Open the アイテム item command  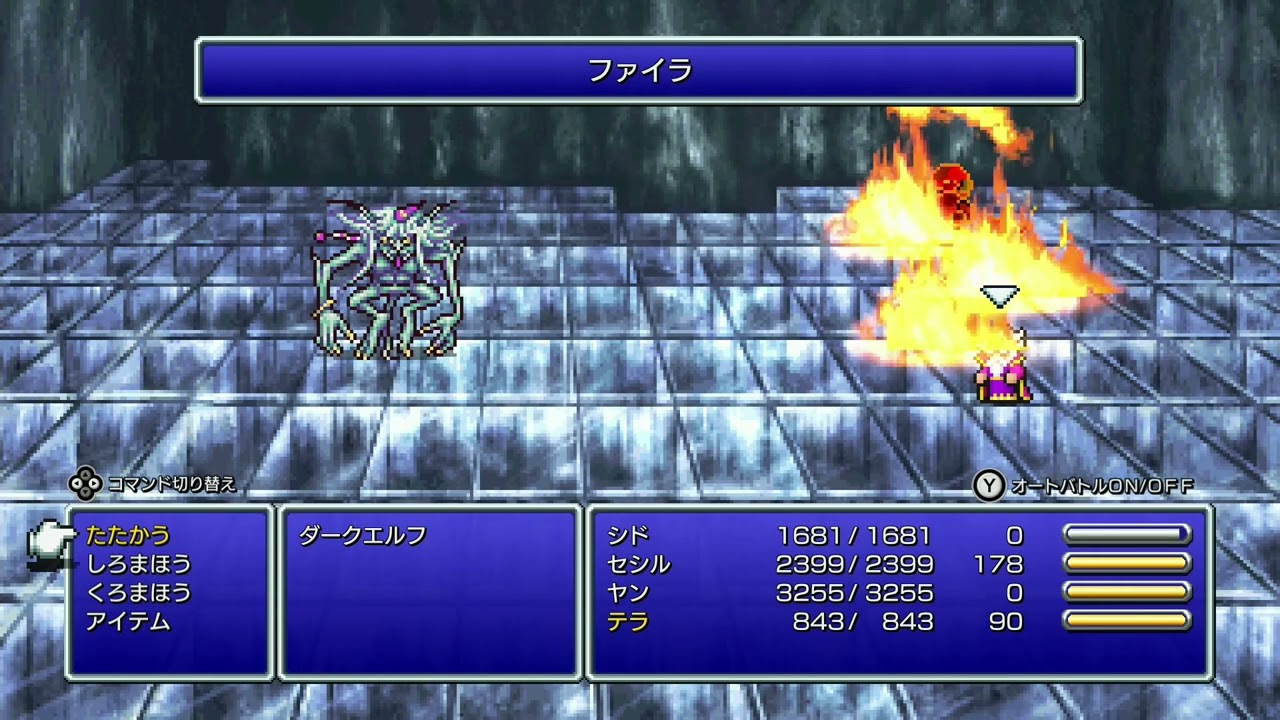click(128, 622)
